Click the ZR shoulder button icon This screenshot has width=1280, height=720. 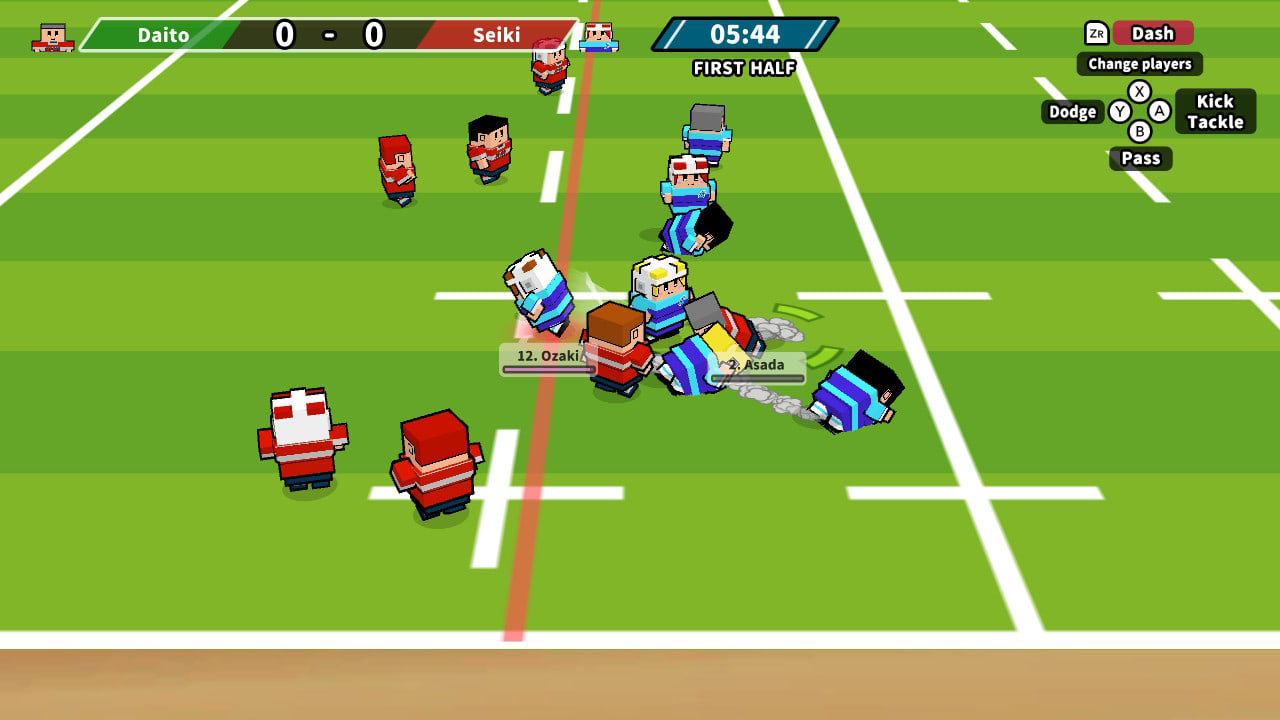click(1096, 33)
